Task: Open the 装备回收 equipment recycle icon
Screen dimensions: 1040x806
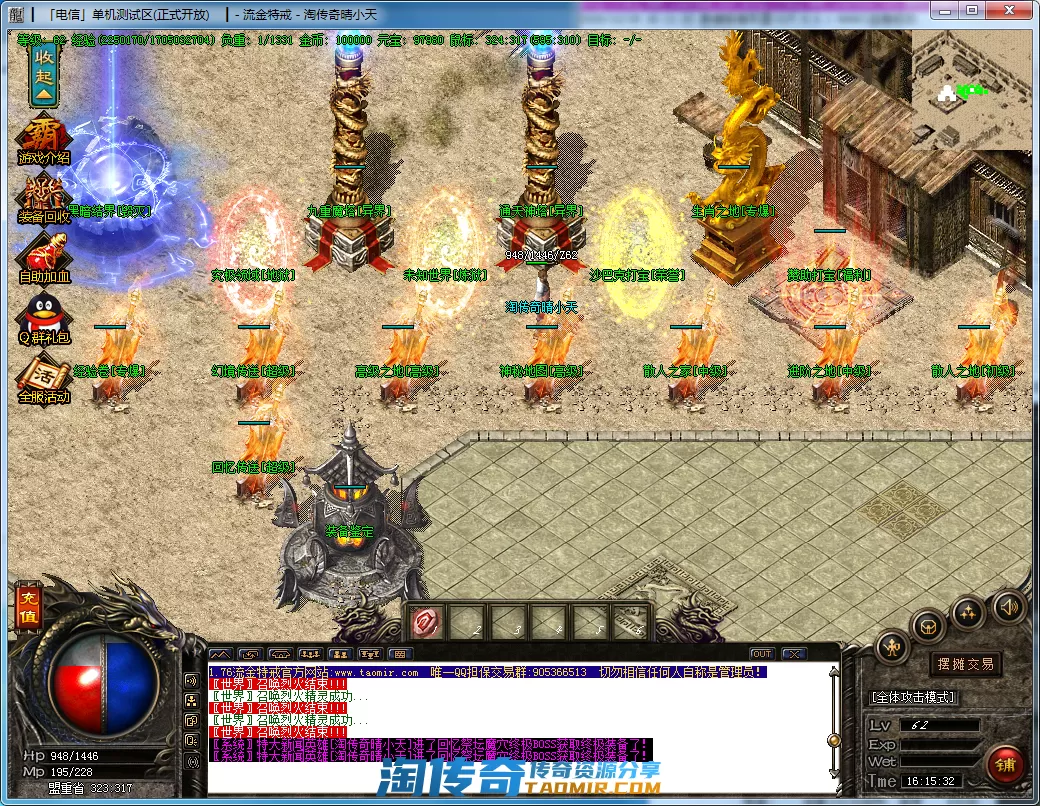Action: [x=43, y=199]
